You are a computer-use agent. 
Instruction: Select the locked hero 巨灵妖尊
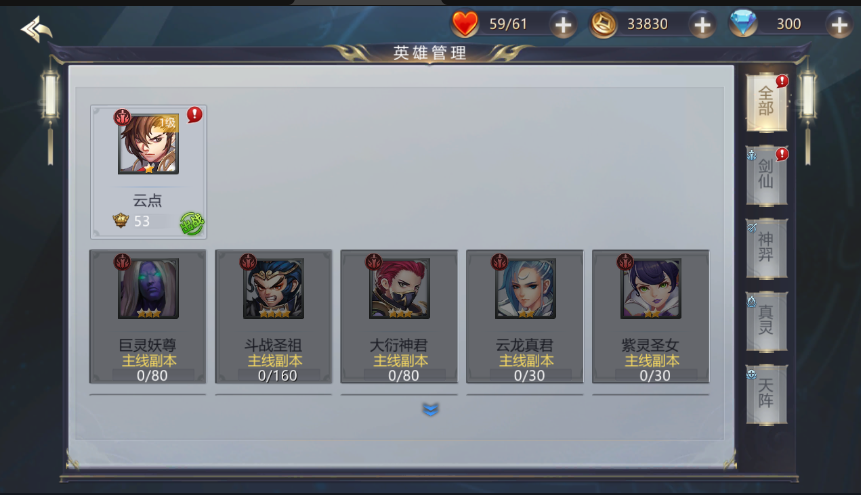tap(148, 316)
